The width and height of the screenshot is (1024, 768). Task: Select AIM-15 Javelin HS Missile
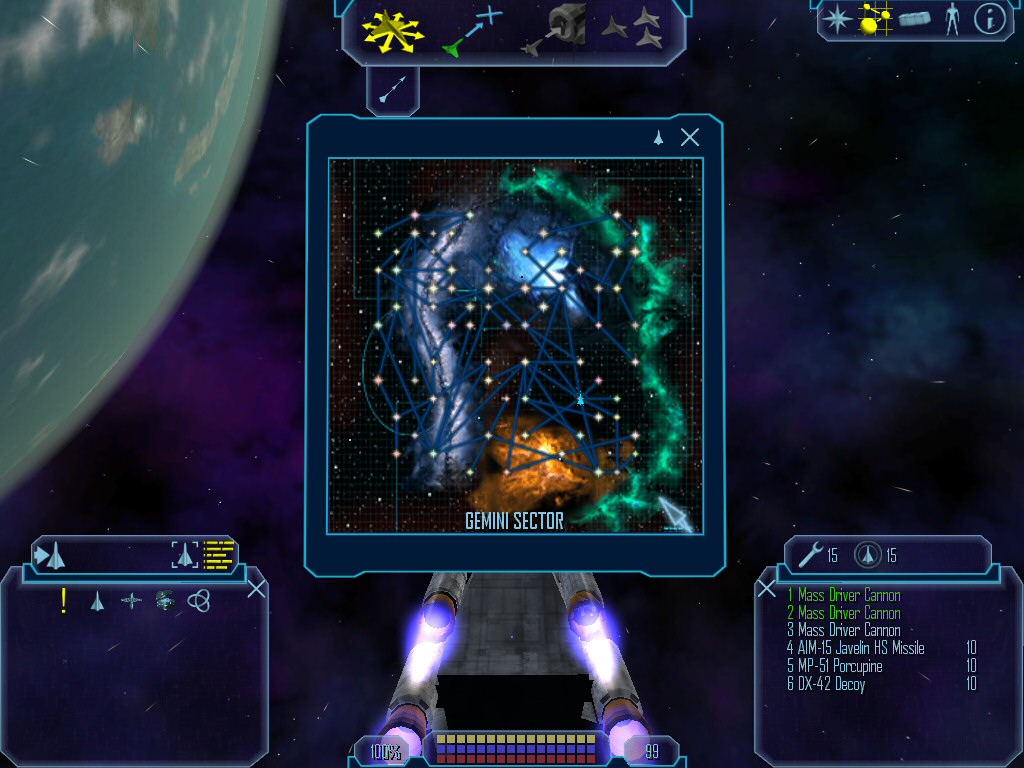pos(855,648)
